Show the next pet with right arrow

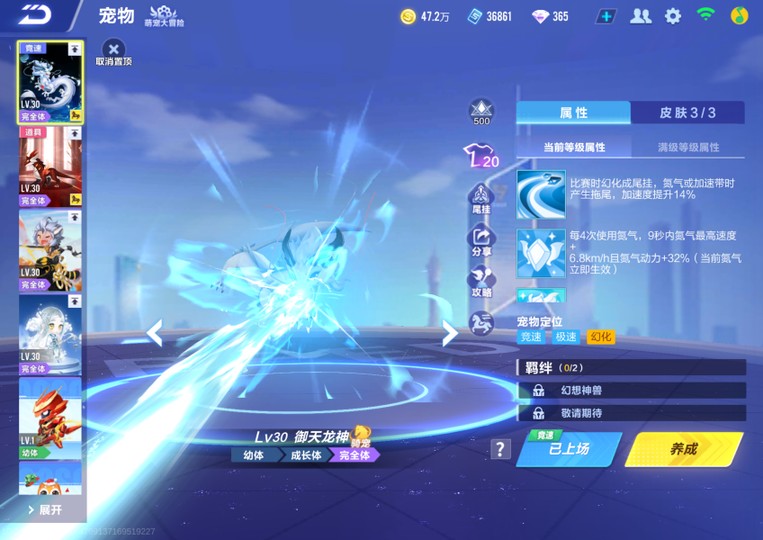pos(450,333)
